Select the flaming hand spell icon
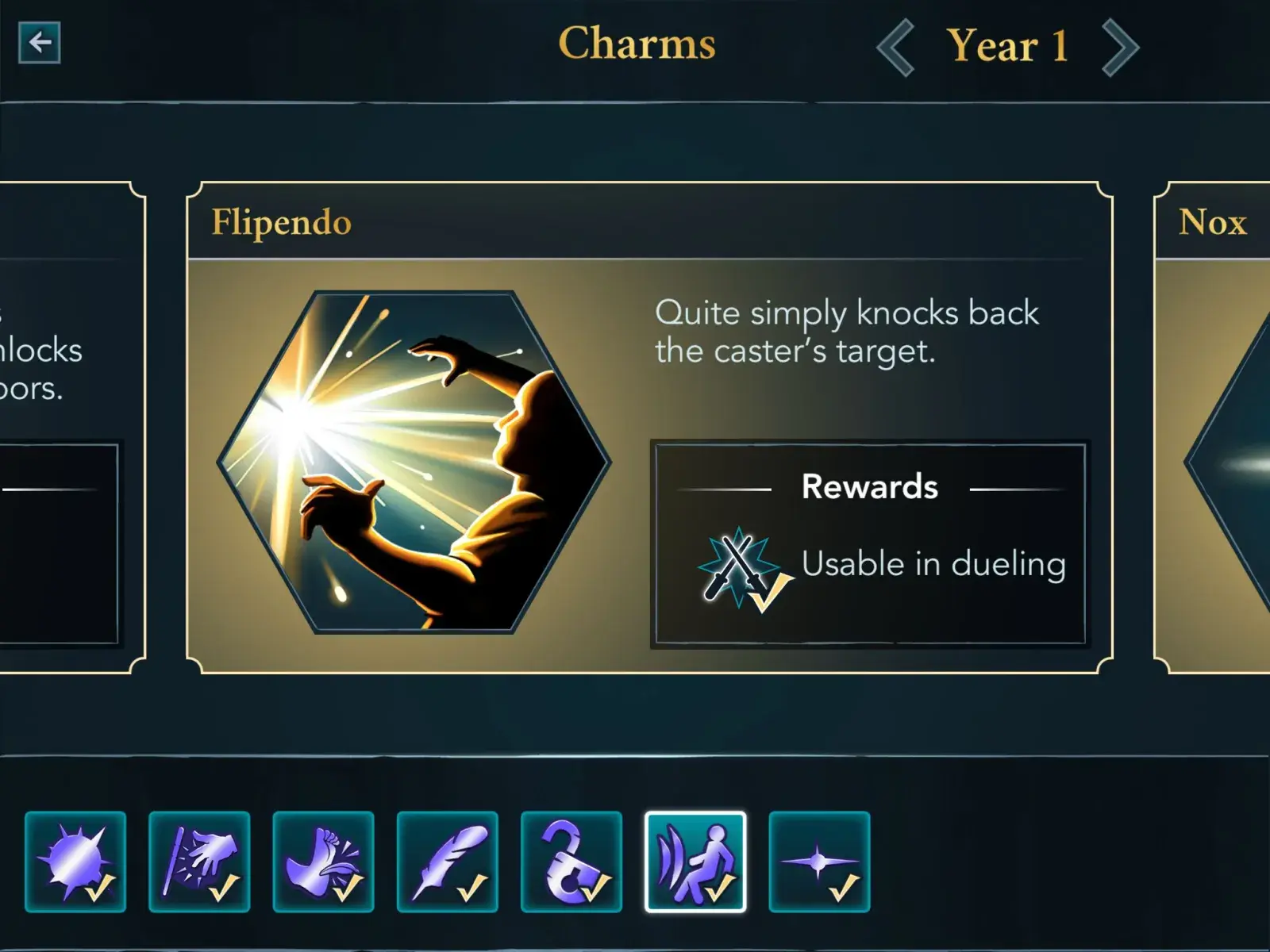 pos(323,862)
